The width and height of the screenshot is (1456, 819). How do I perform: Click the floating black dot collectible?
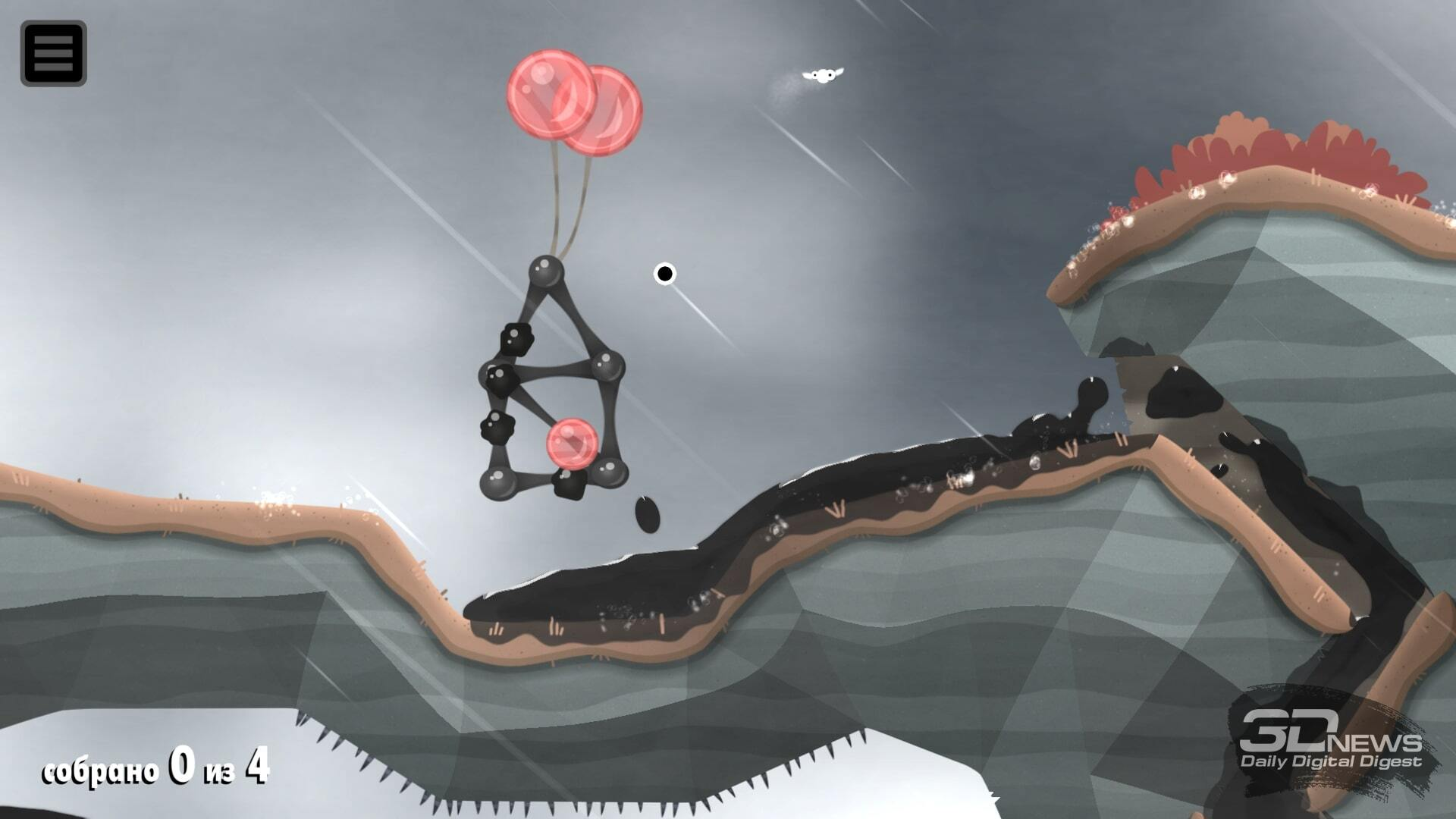point(666,275)
